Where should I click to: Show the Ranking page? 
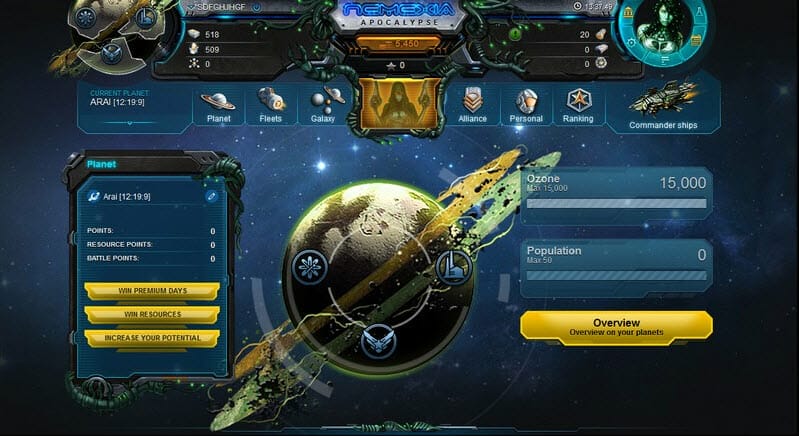578,106
